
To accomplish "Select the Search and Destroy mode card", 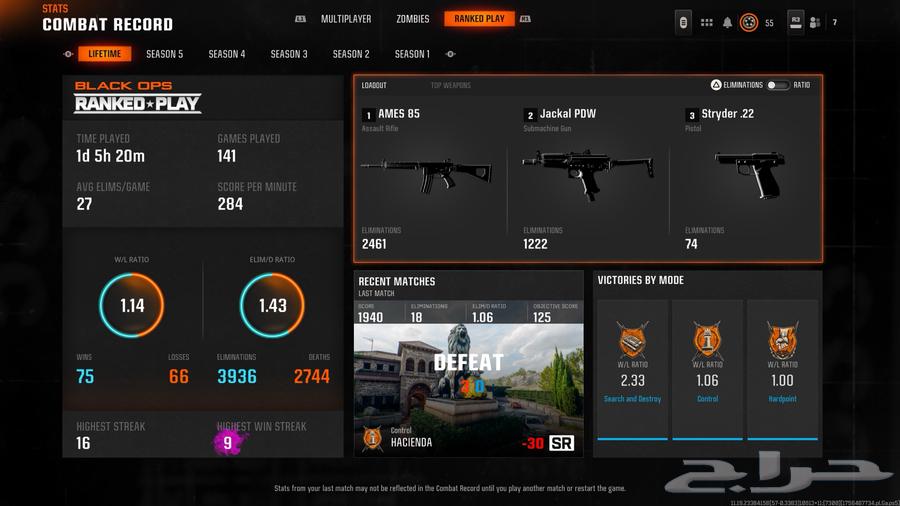I will click(x=632, y=370).
